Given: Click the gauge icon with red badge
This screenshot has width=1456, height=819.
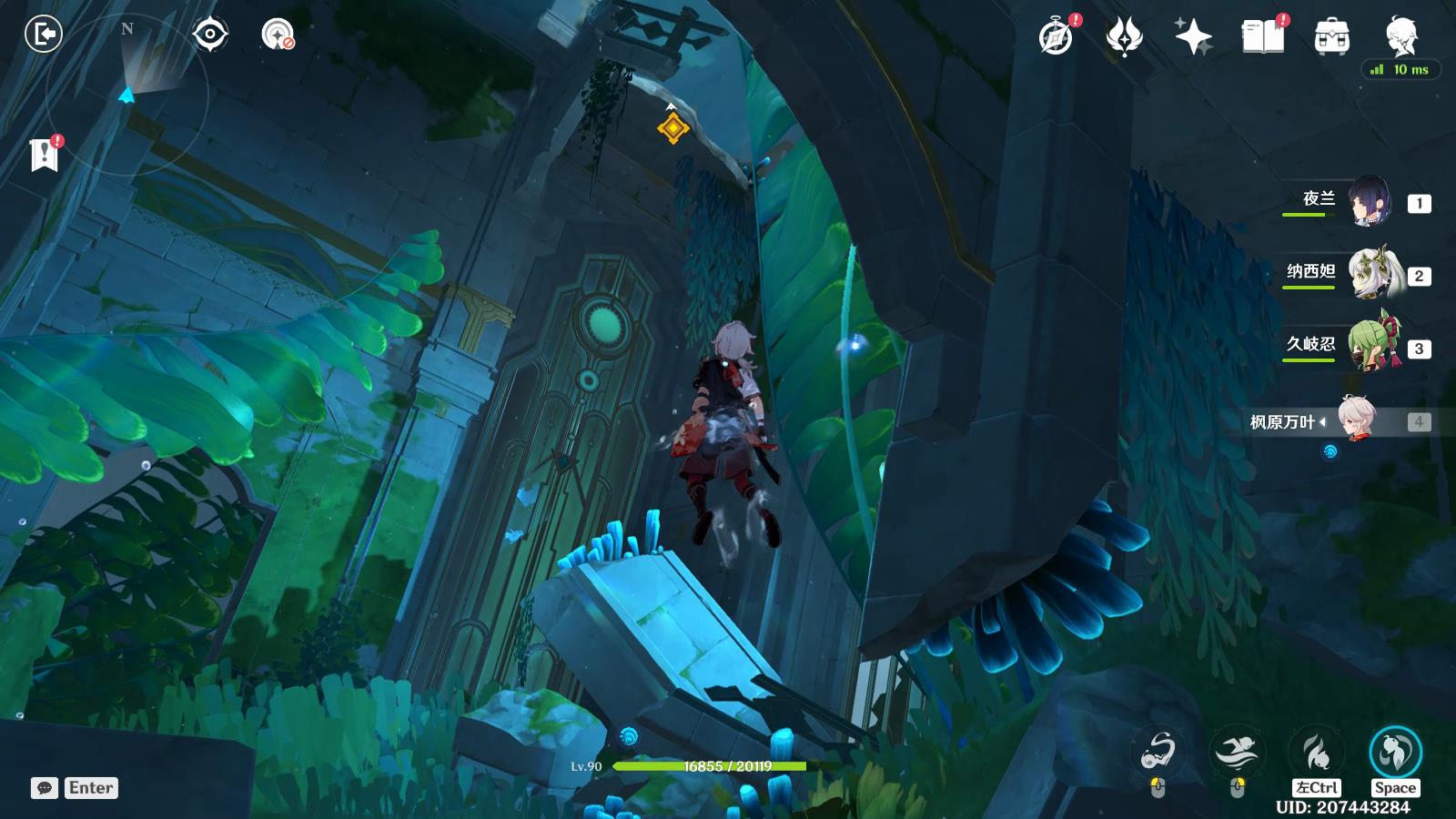Looking at the screenshot, I should 277,35.
